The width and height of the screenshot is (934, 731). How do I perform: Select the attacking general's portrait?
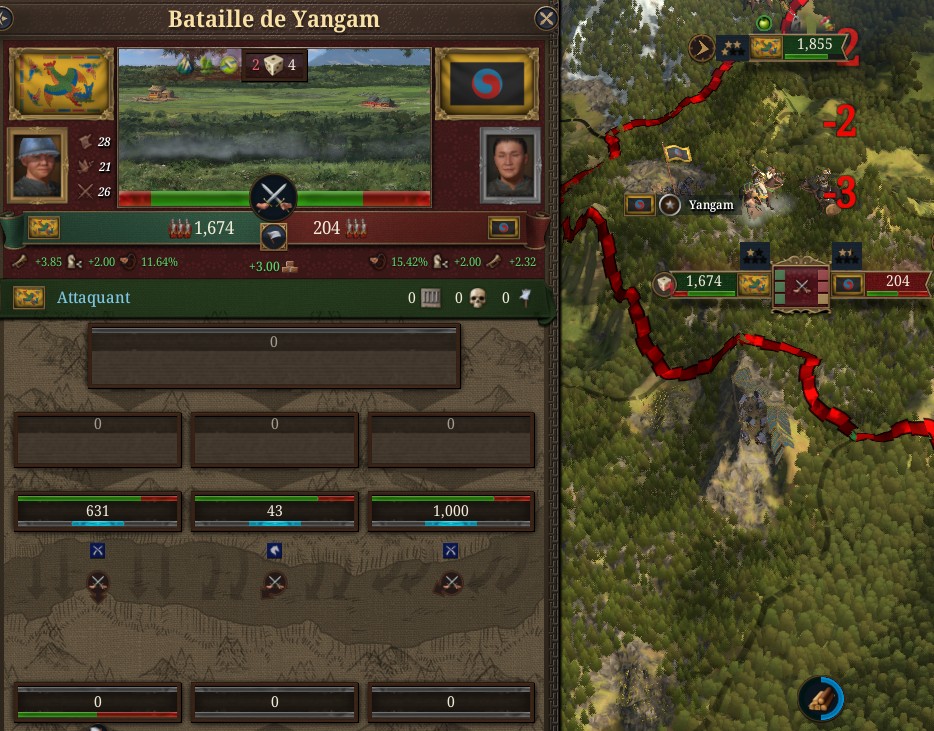(39, 164)
